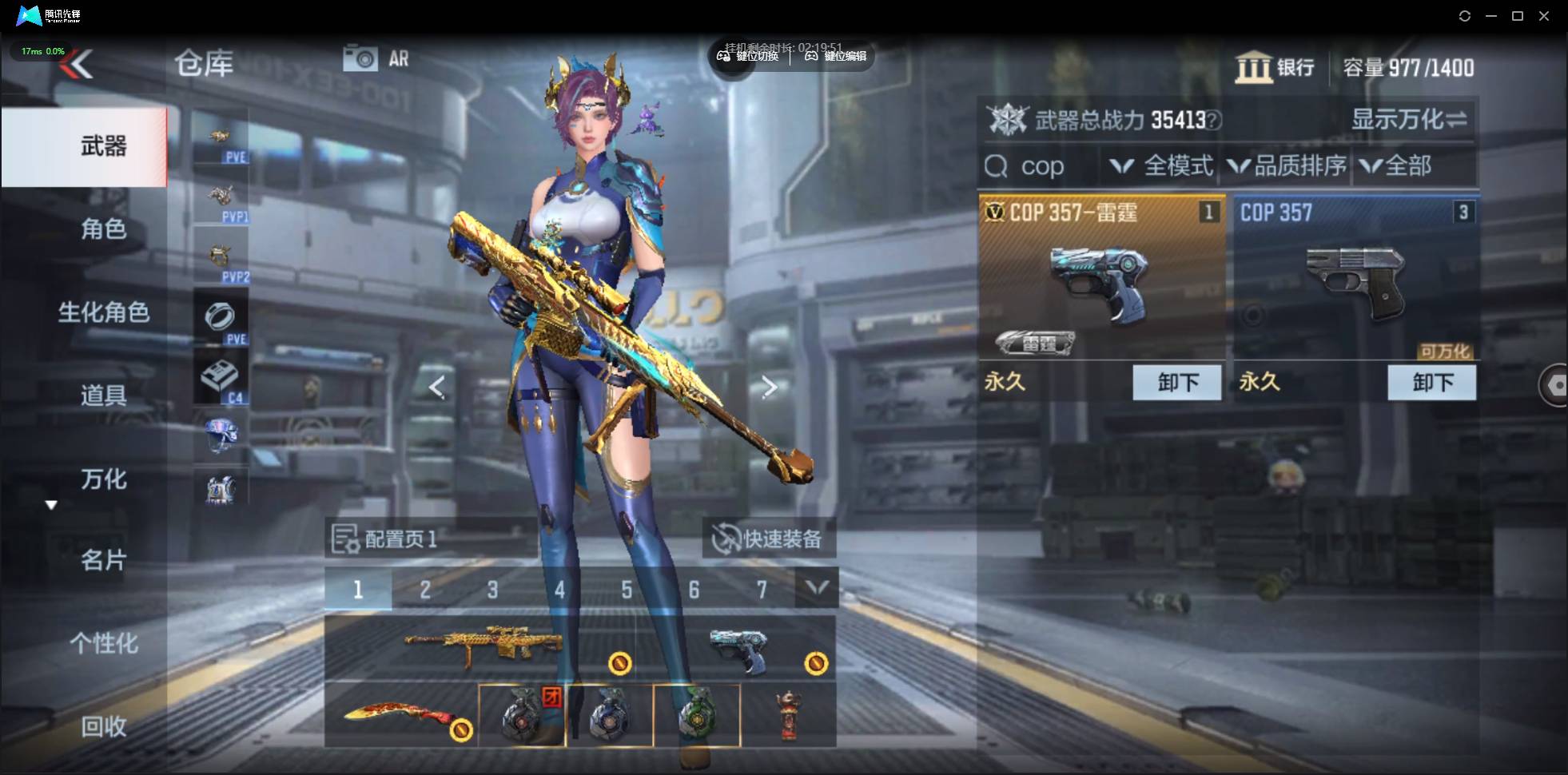Open the 角色 character tab
Image resolution: width=1568 pixels, height=775 pixels.
103,229
